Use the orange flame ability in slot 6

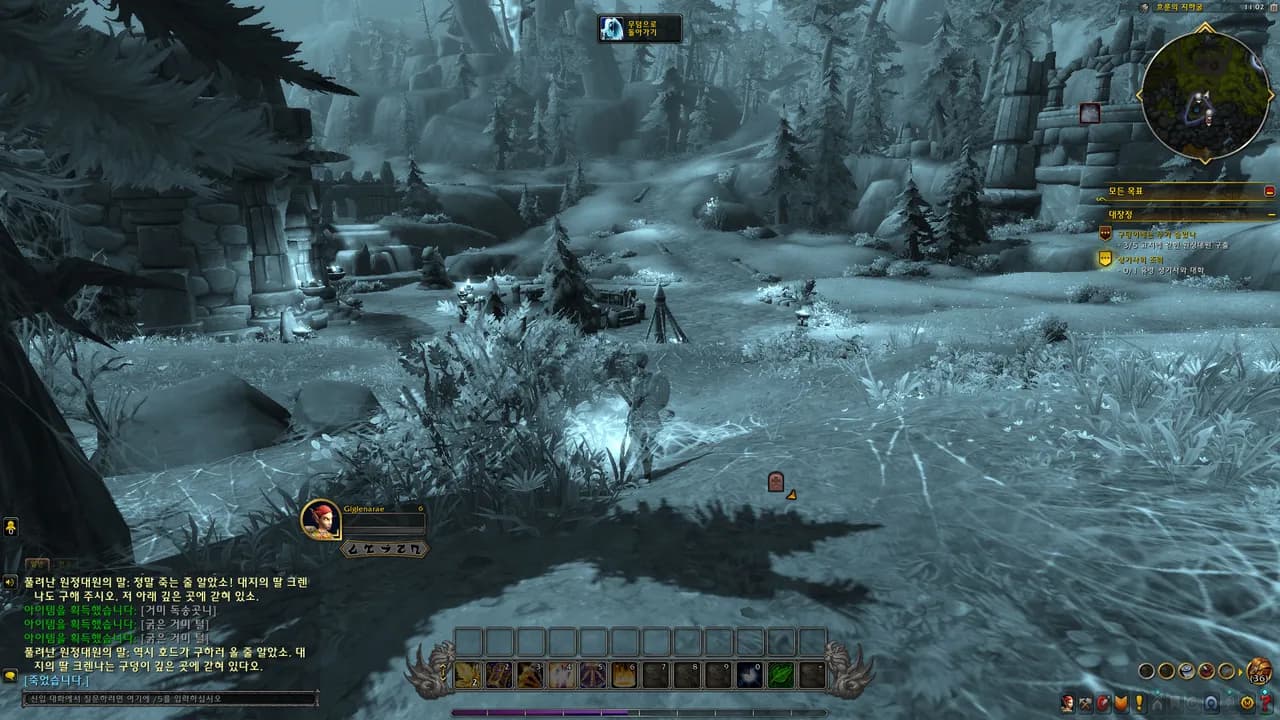624,676
